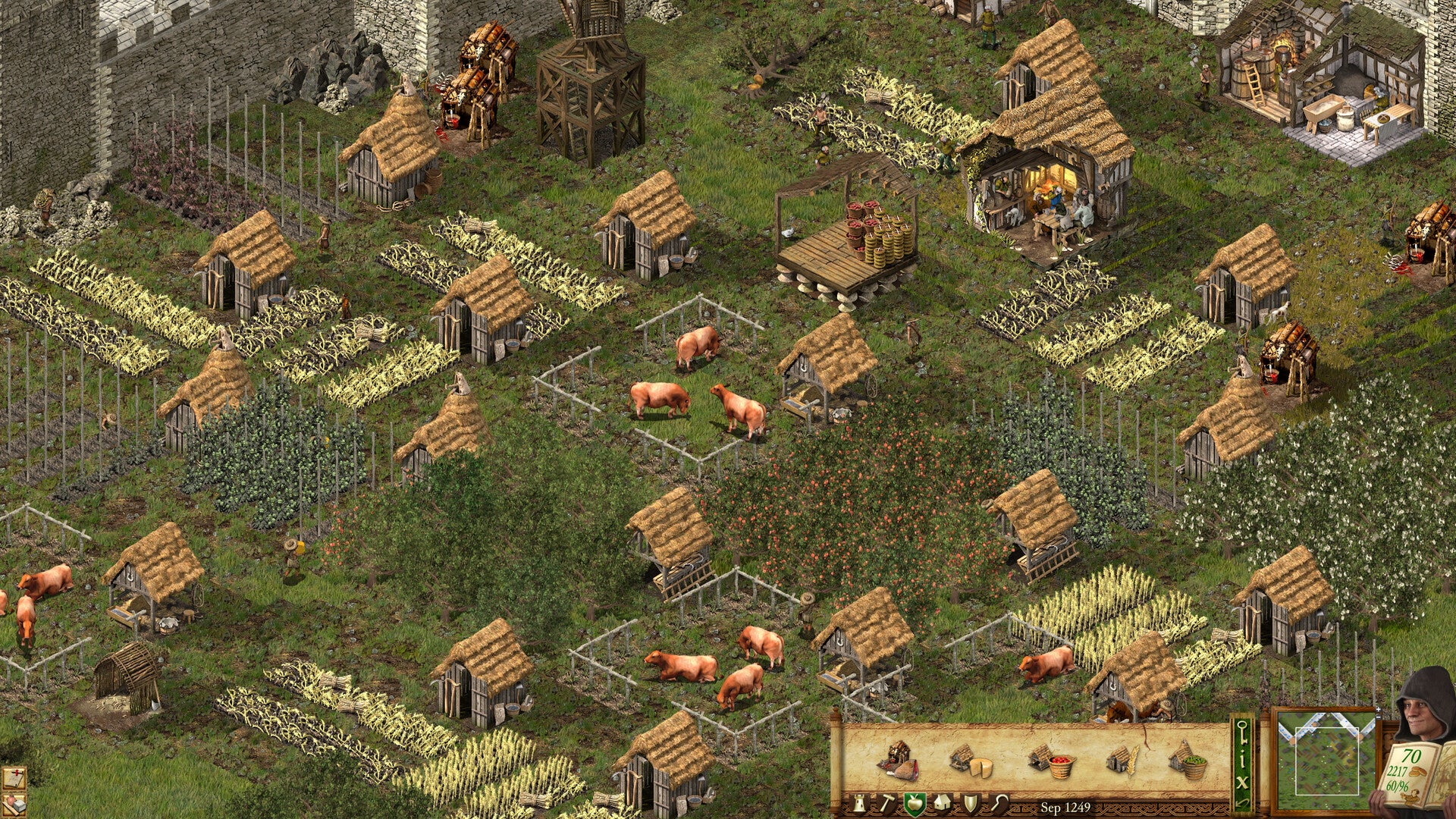Viewport: 1456px width, 819px height.
Task: Toggle the weapons workshop shield icon
Action: 970,804
